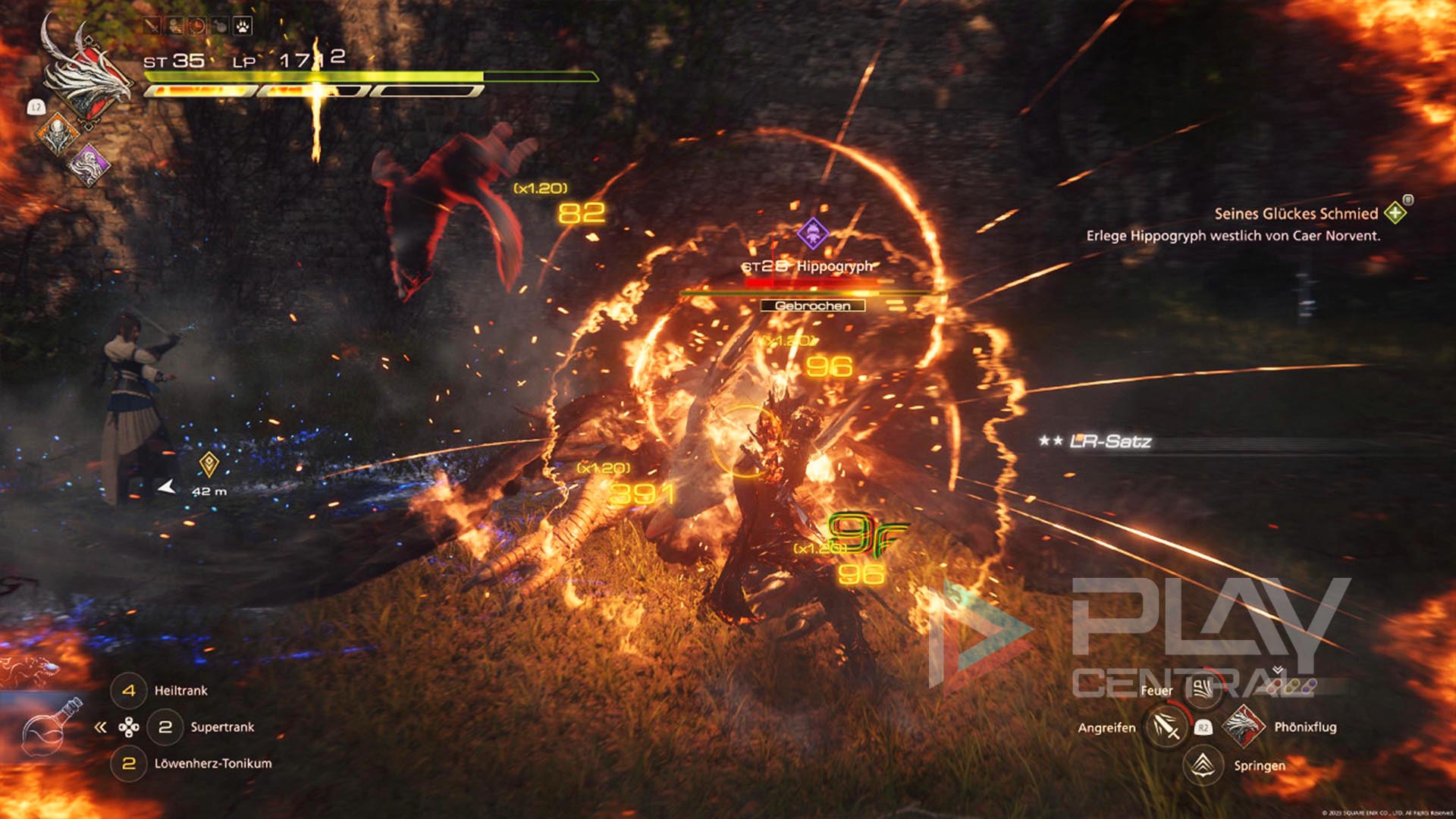The height and width of the screenshot is (819, 1456).
Task: Click the Springen jump icon
Action: (x=1203, y=765)
